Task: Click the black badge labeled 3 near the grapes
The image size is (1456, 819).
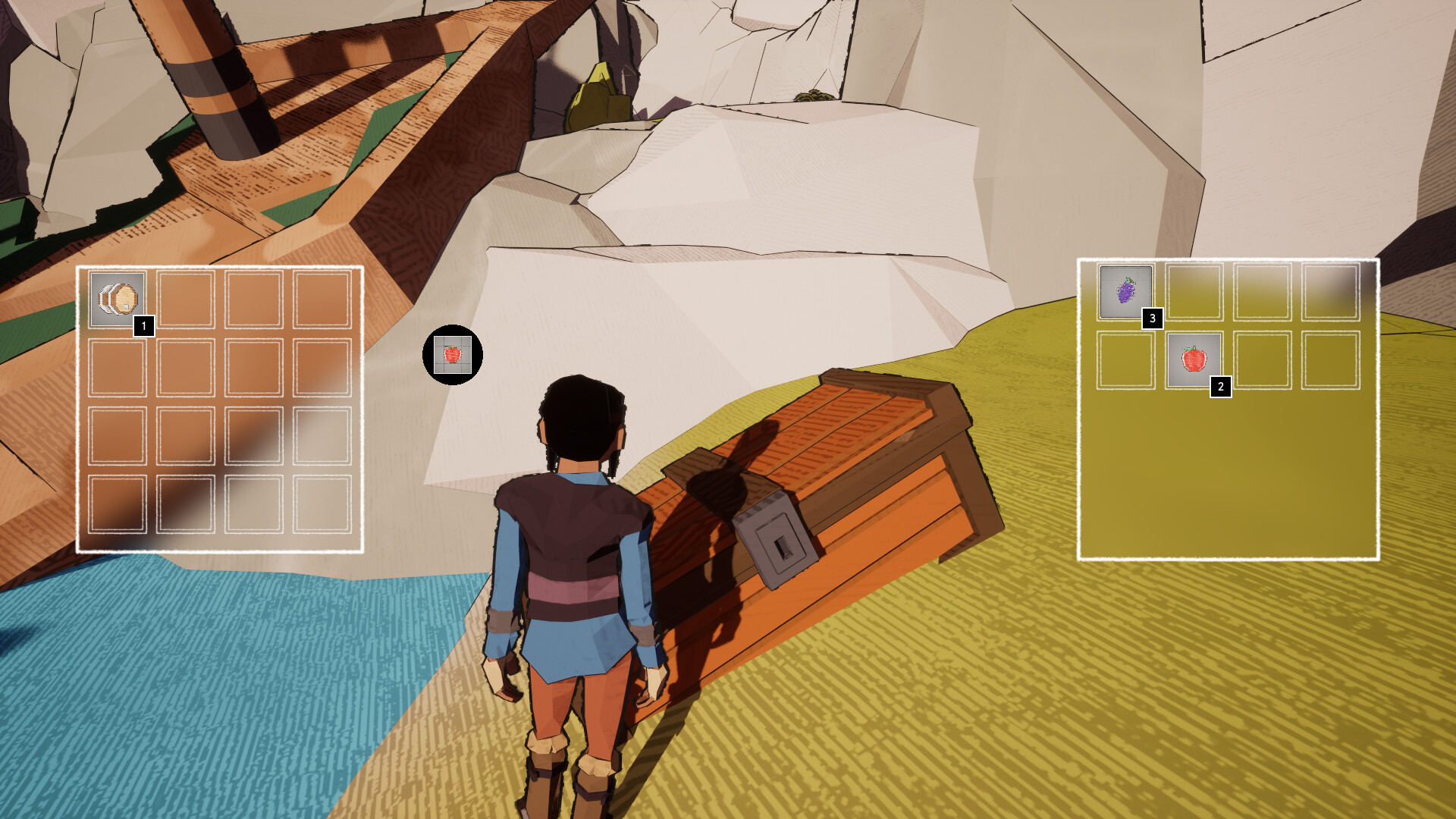Action: pyautogui.click(x=1153, y=319)
